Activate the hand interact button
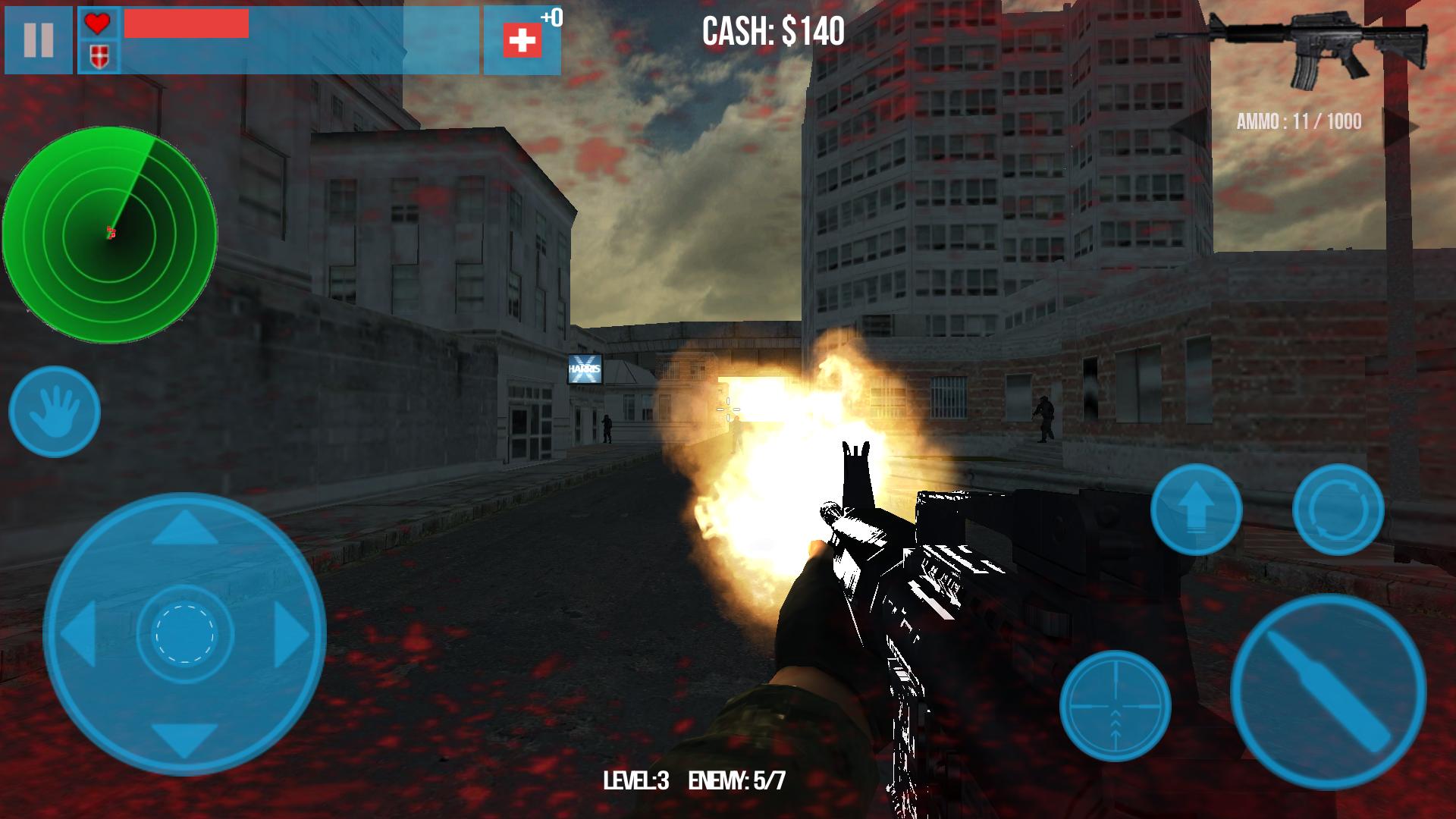Screen dimensions: 1456x819 tap(55, 412)
